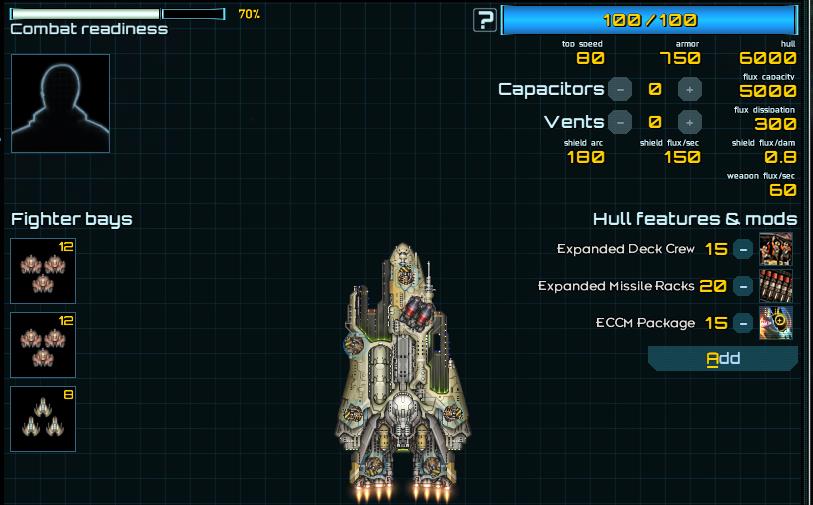Open the empty officer portrait slot
The height and width of the screenshot is (505, 813).
[60, 103]
